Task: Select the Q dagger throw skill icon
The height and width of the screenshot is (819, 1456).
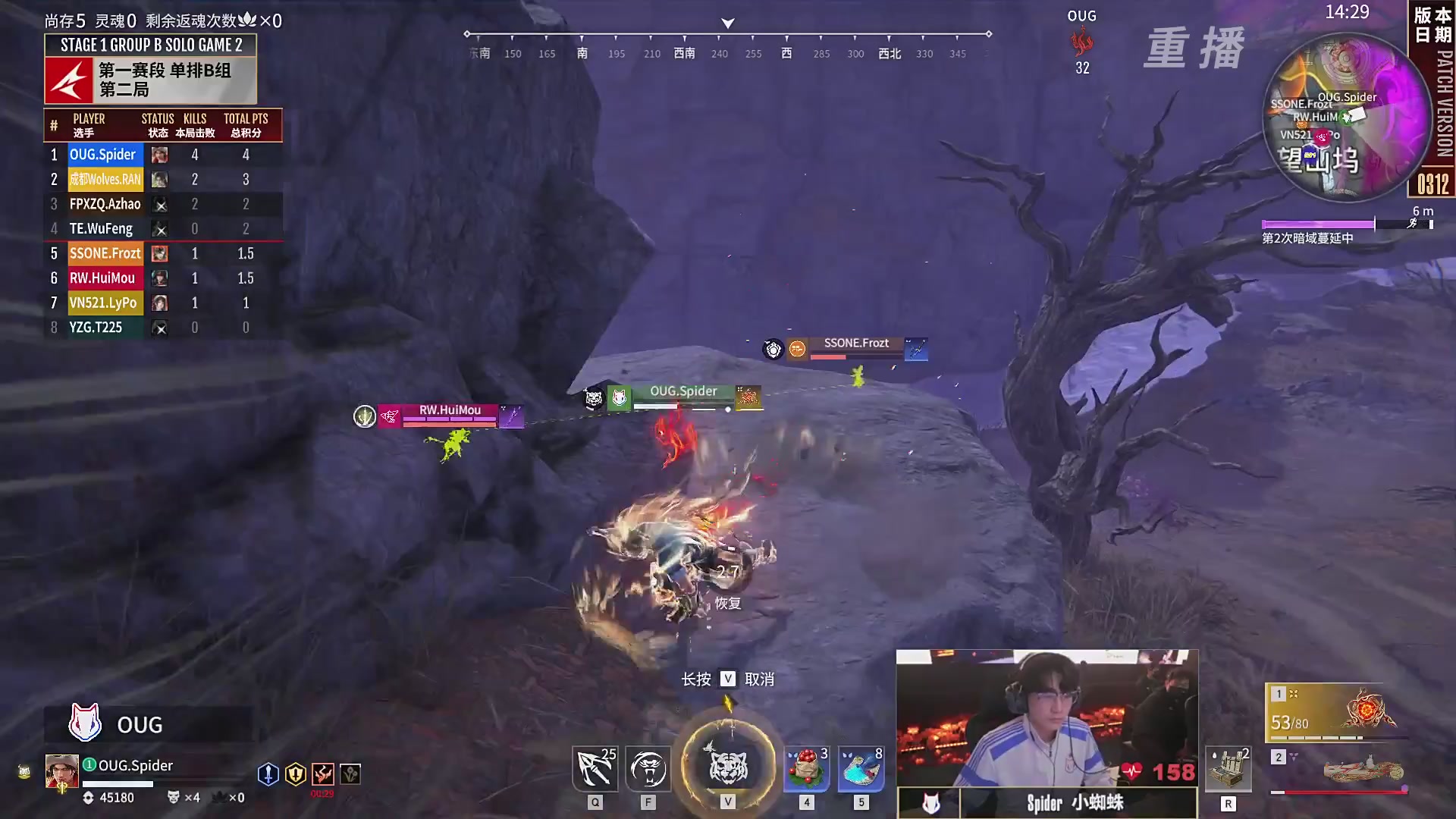Action: click(595, 768)
